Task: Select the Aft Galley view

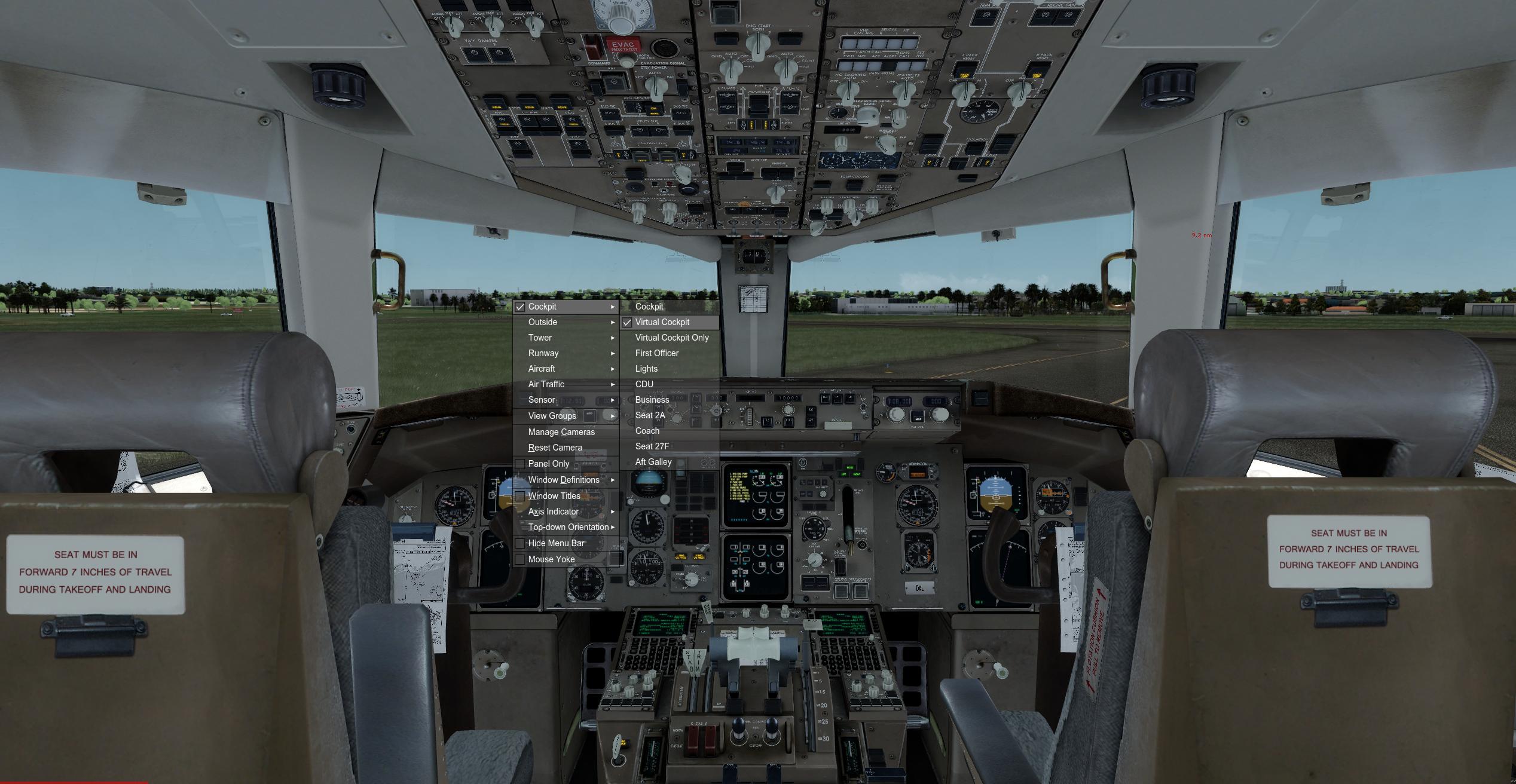Action: [x=653, y=461]
